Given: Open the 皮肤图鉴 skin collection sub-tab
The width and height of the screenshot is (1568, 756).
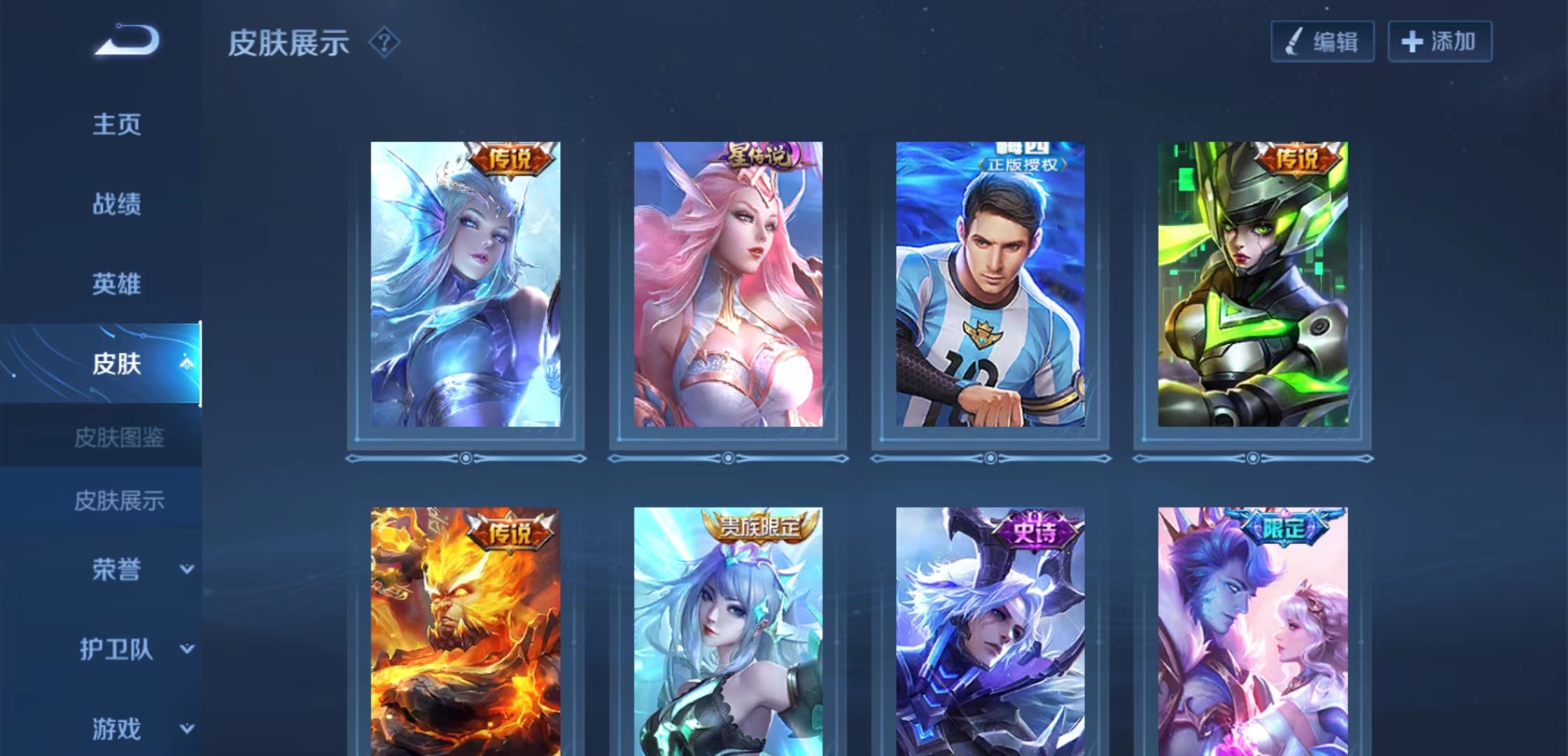Looking at the screenshot, I should [x=119, y=438].
